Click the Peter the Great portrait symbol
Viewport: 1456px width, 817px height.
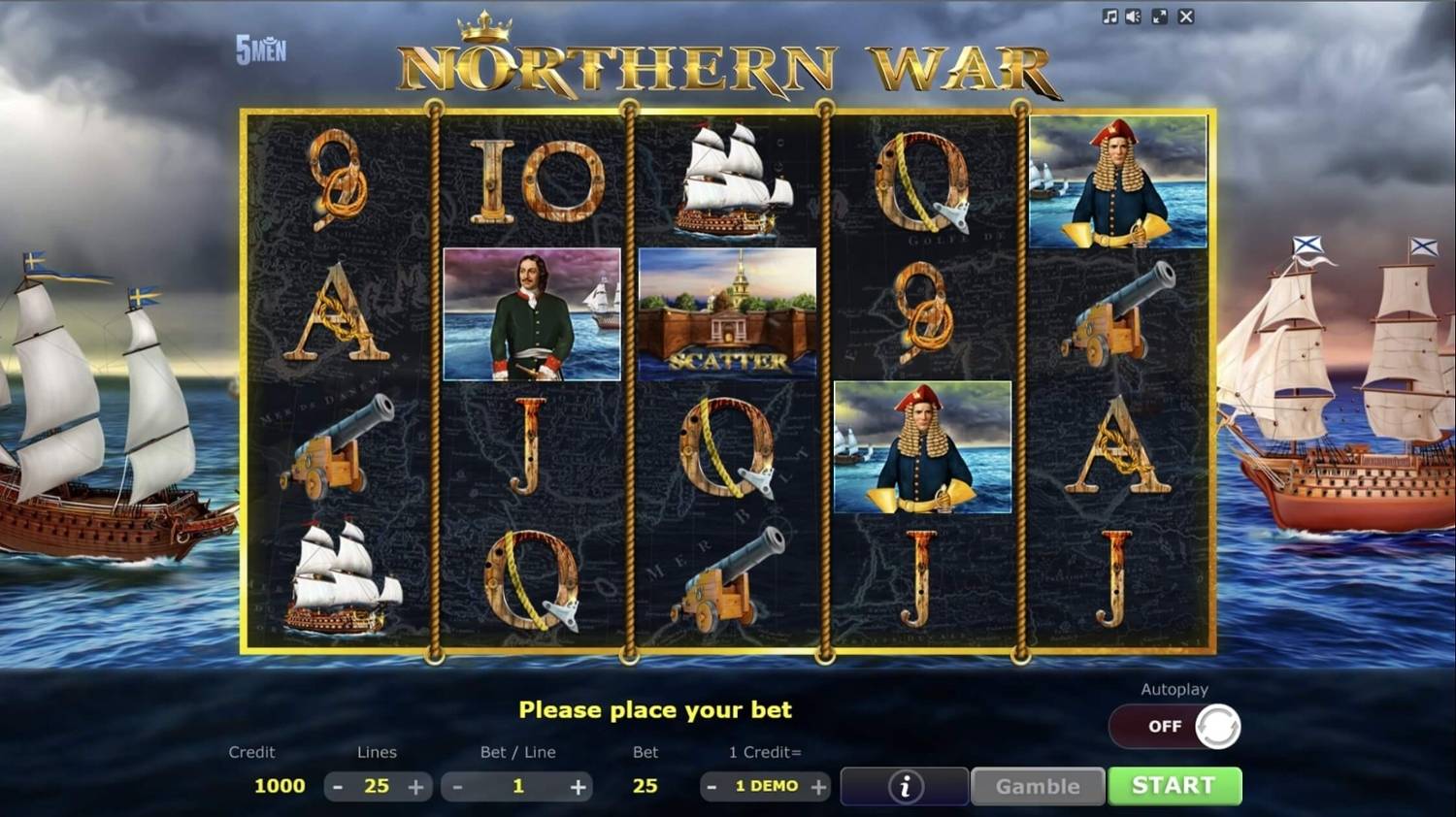(532, 313)
